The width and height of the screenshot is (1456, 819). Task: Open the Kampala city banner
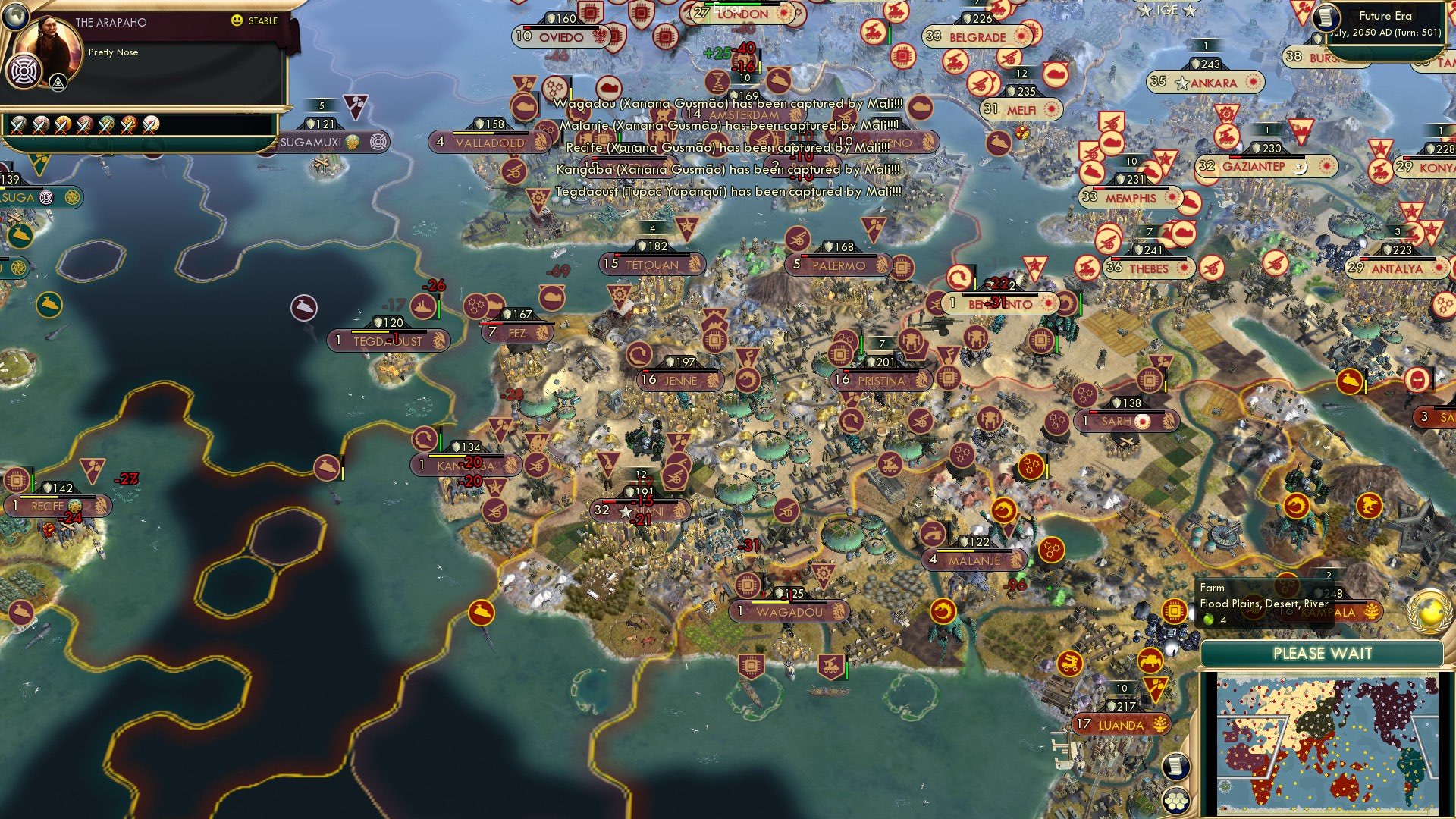1327,611
